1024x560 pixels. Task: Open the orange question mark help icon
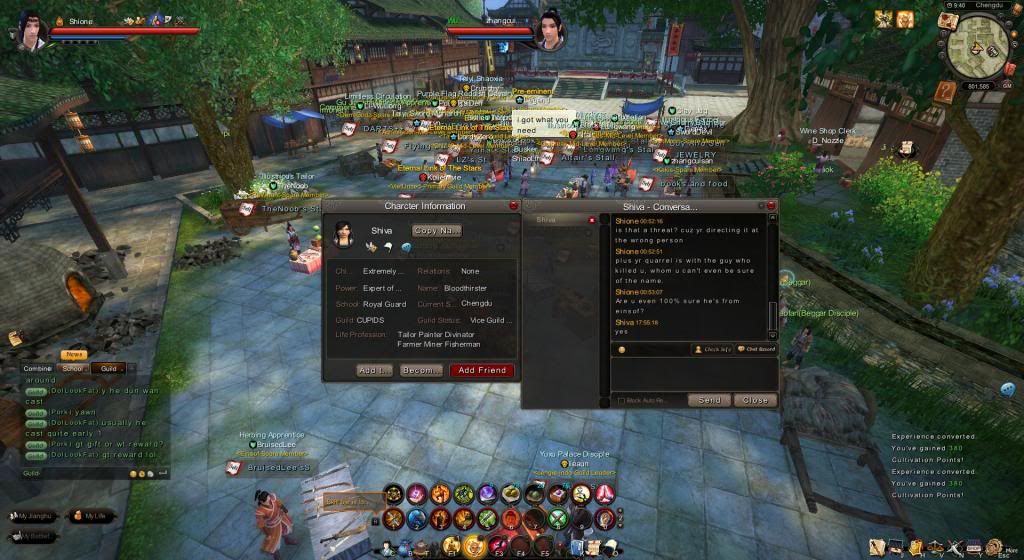pyautogui.click(x=945, y=91)
